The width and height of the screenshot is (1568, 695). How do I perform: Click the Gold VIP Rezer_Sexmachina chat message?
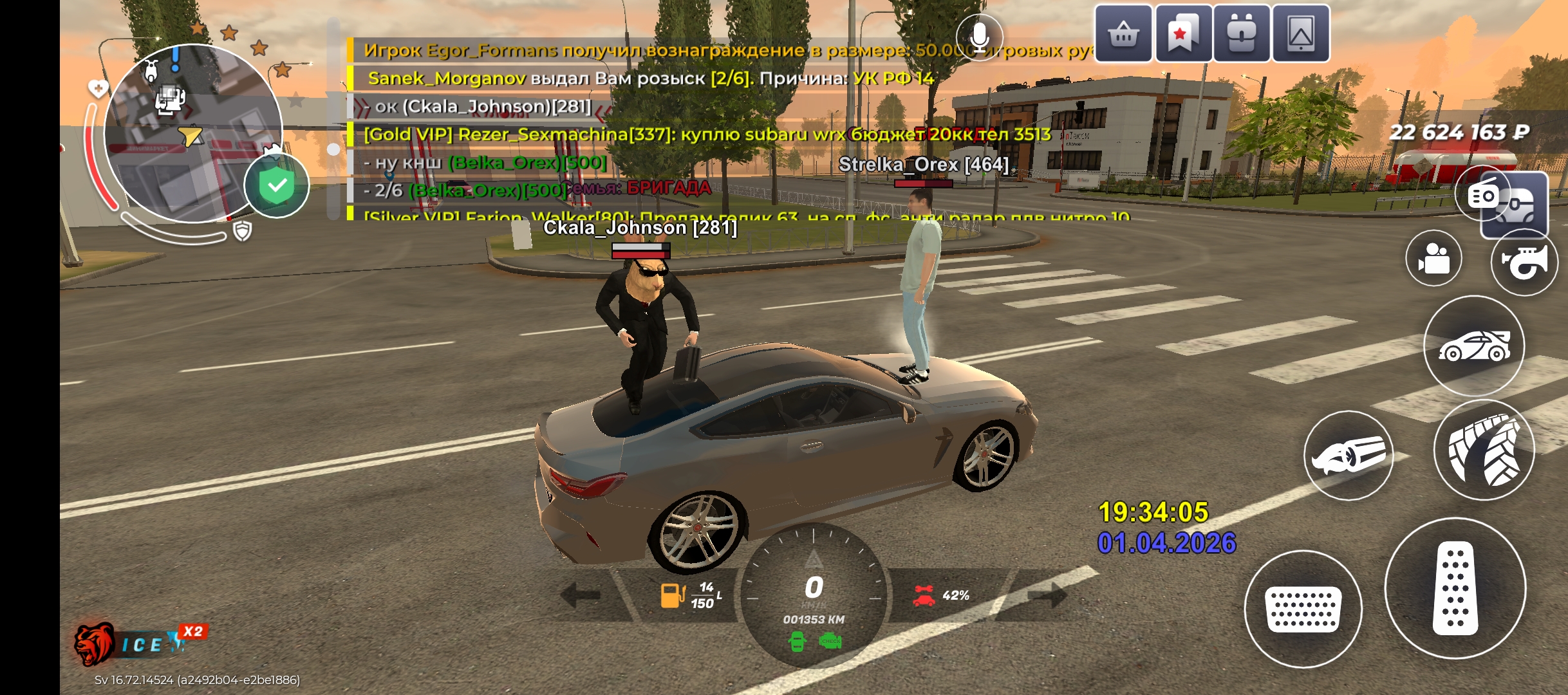(x=707, y=134)
